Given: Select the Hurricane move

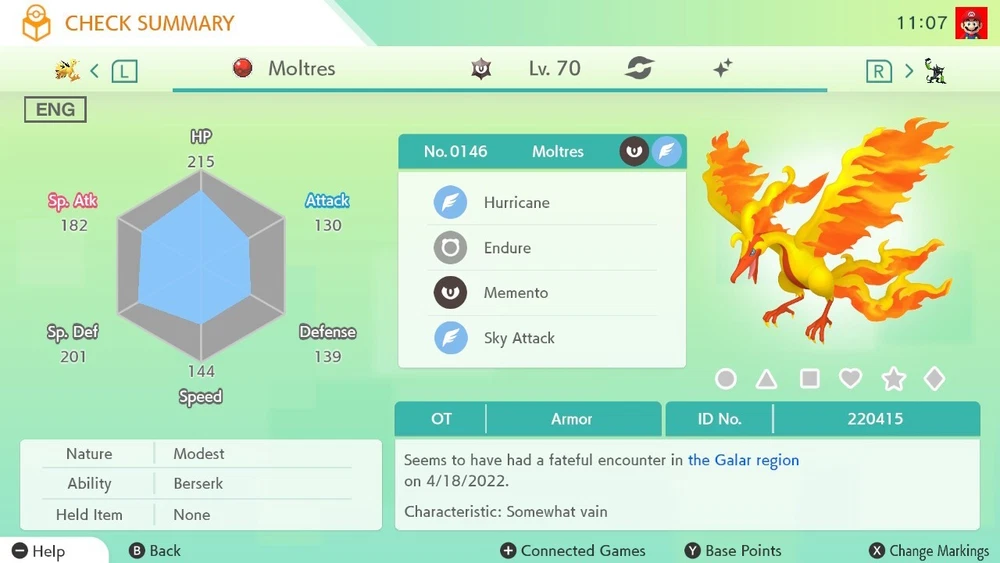Looking at the screenshot, I should (x=516, y=202).
